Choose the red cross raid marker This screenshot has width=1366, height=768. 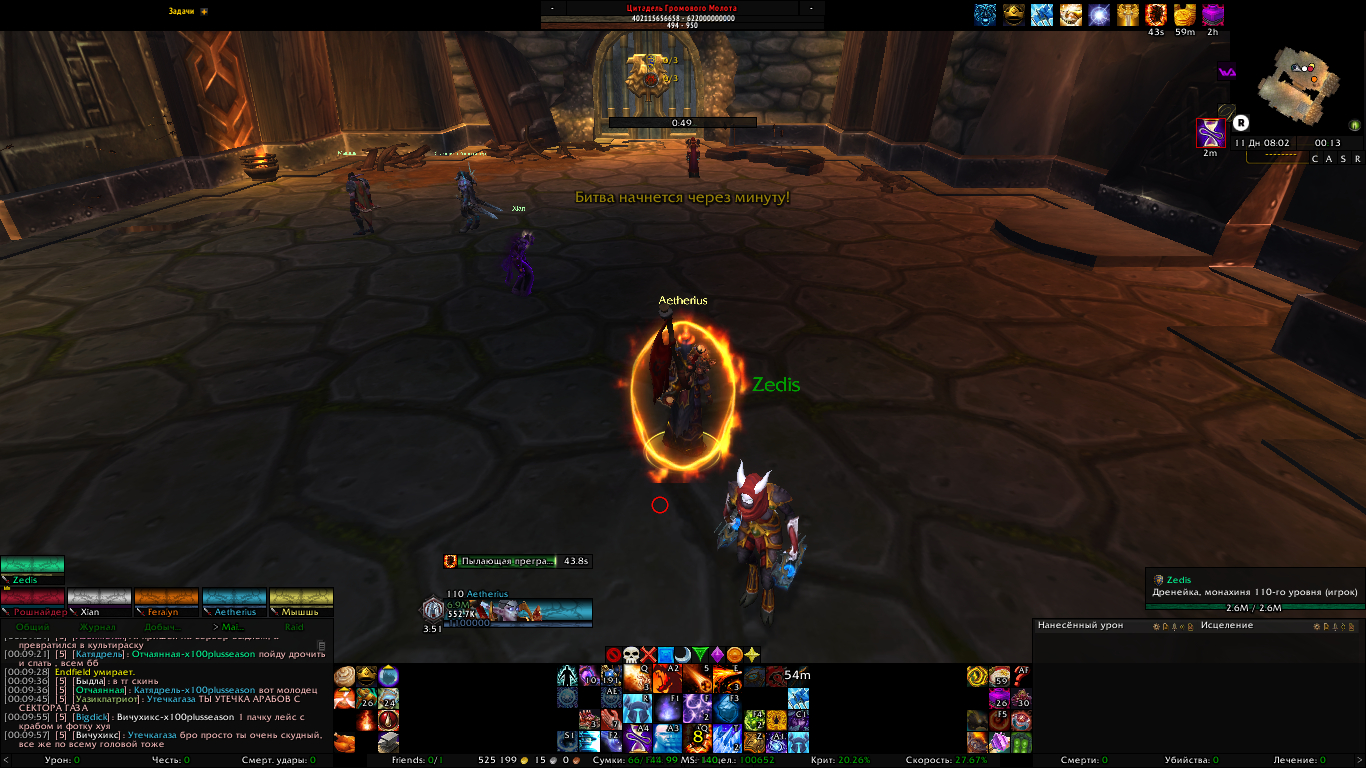[648, 655]
